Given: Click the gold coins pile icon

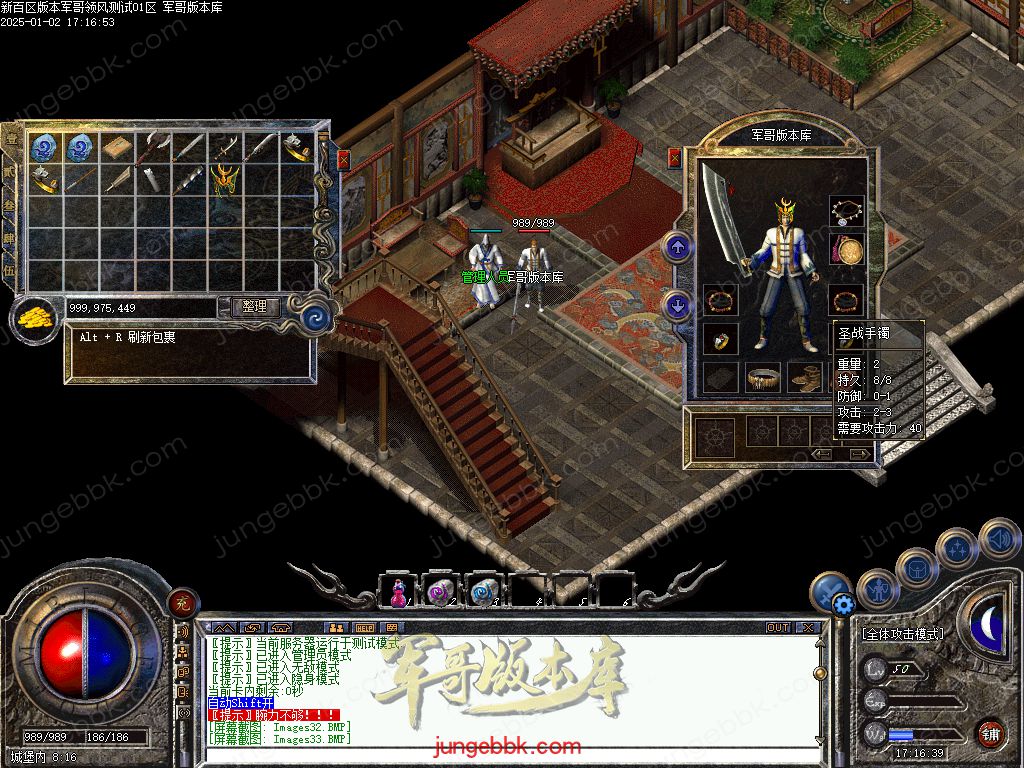Looking at the screenshot, I should point(34,318).
